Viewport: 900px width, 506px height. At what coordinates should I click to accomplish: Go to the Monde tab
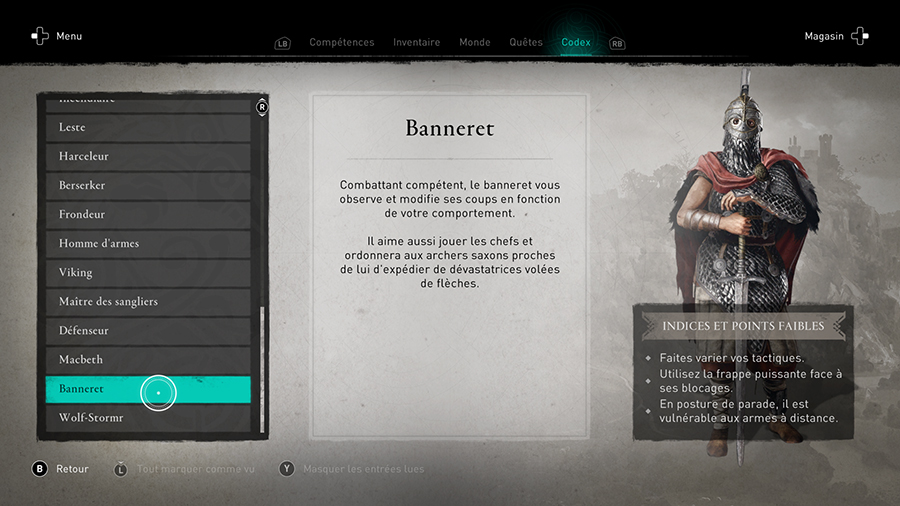[474, 42]
